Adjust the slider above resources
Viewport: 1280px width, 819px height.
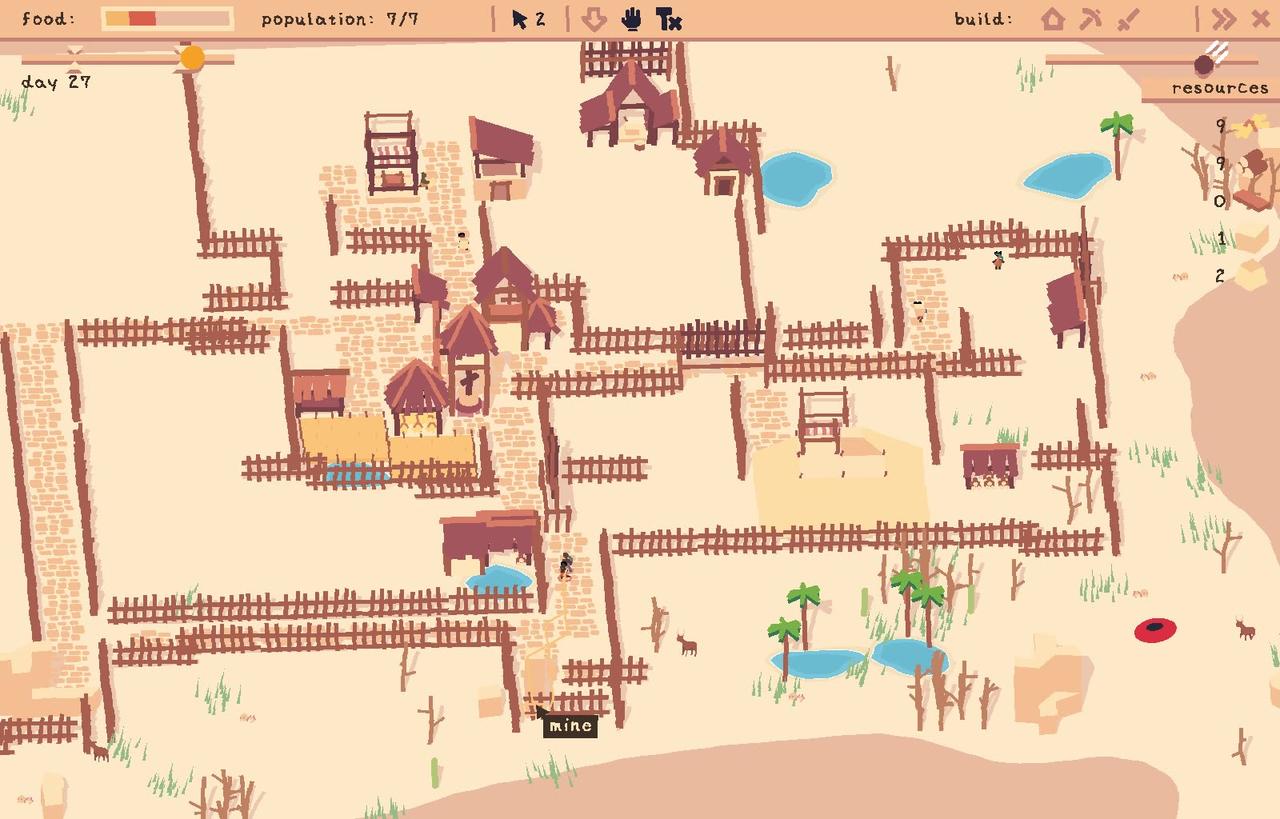tap(1204, 64)
